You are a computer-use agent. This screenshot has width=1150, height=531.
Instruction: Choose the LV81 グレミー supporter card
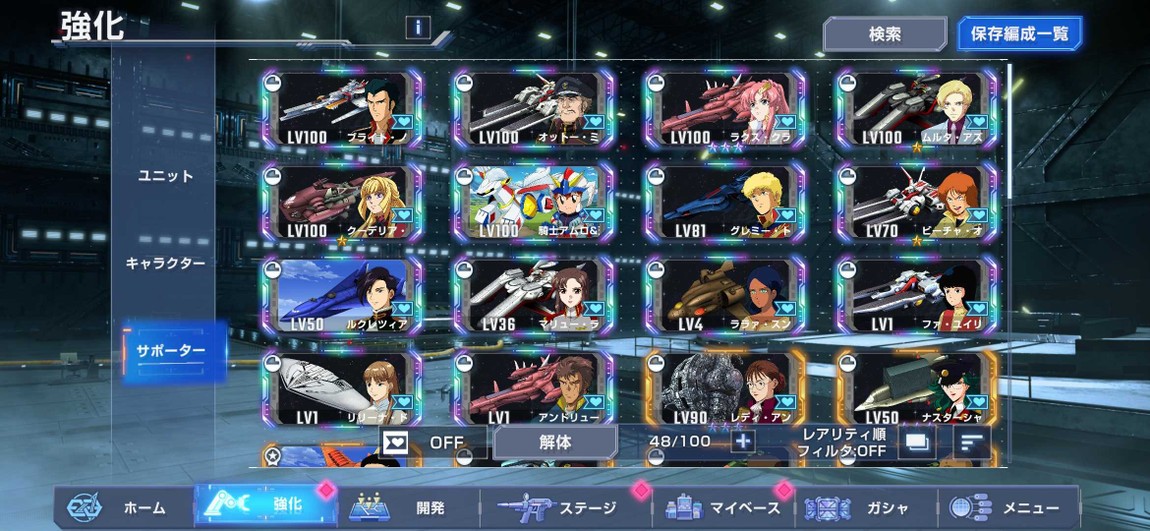tap(726, 203)
